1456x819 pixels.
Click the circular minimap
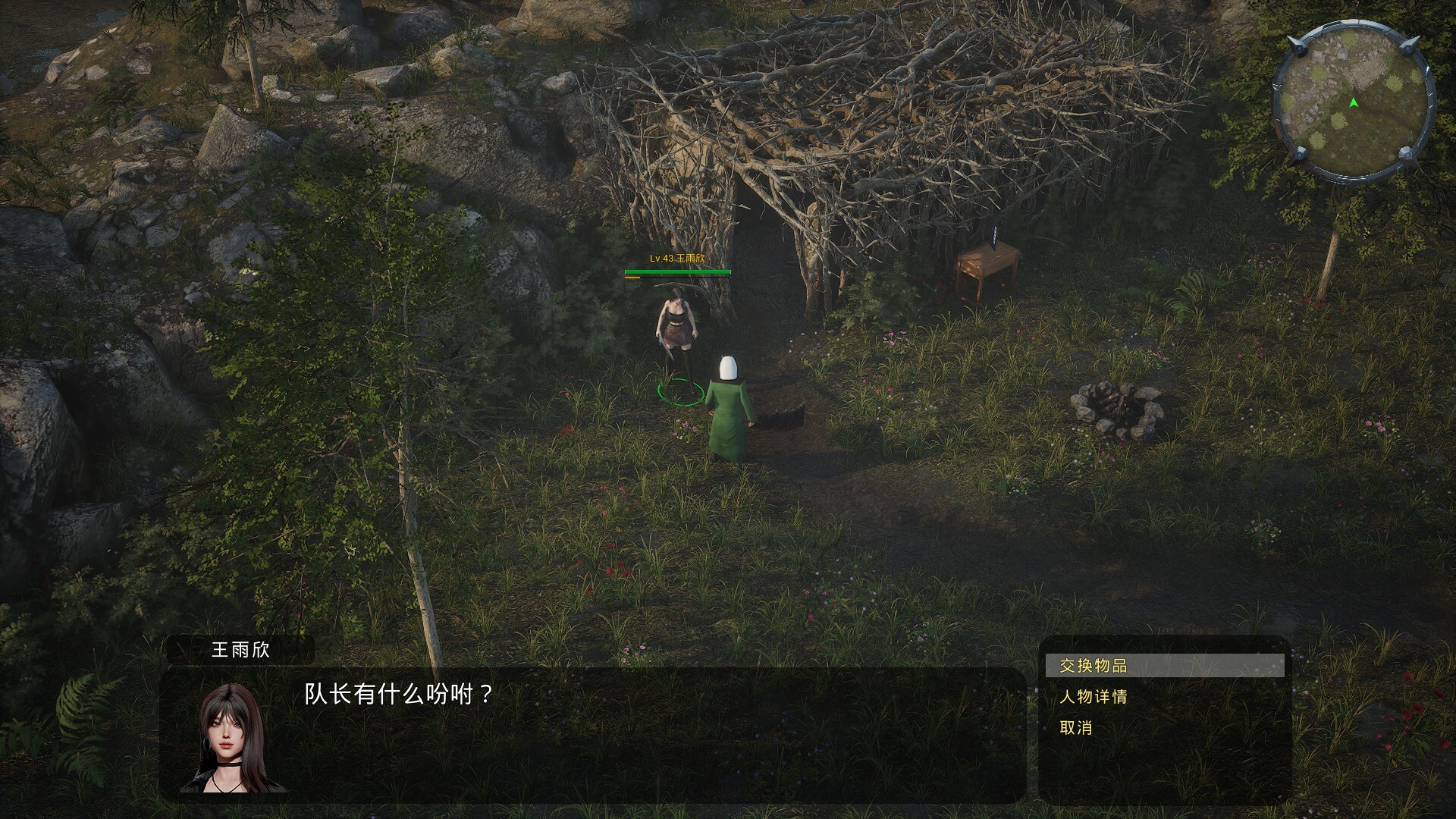(x=1353, y=102)
